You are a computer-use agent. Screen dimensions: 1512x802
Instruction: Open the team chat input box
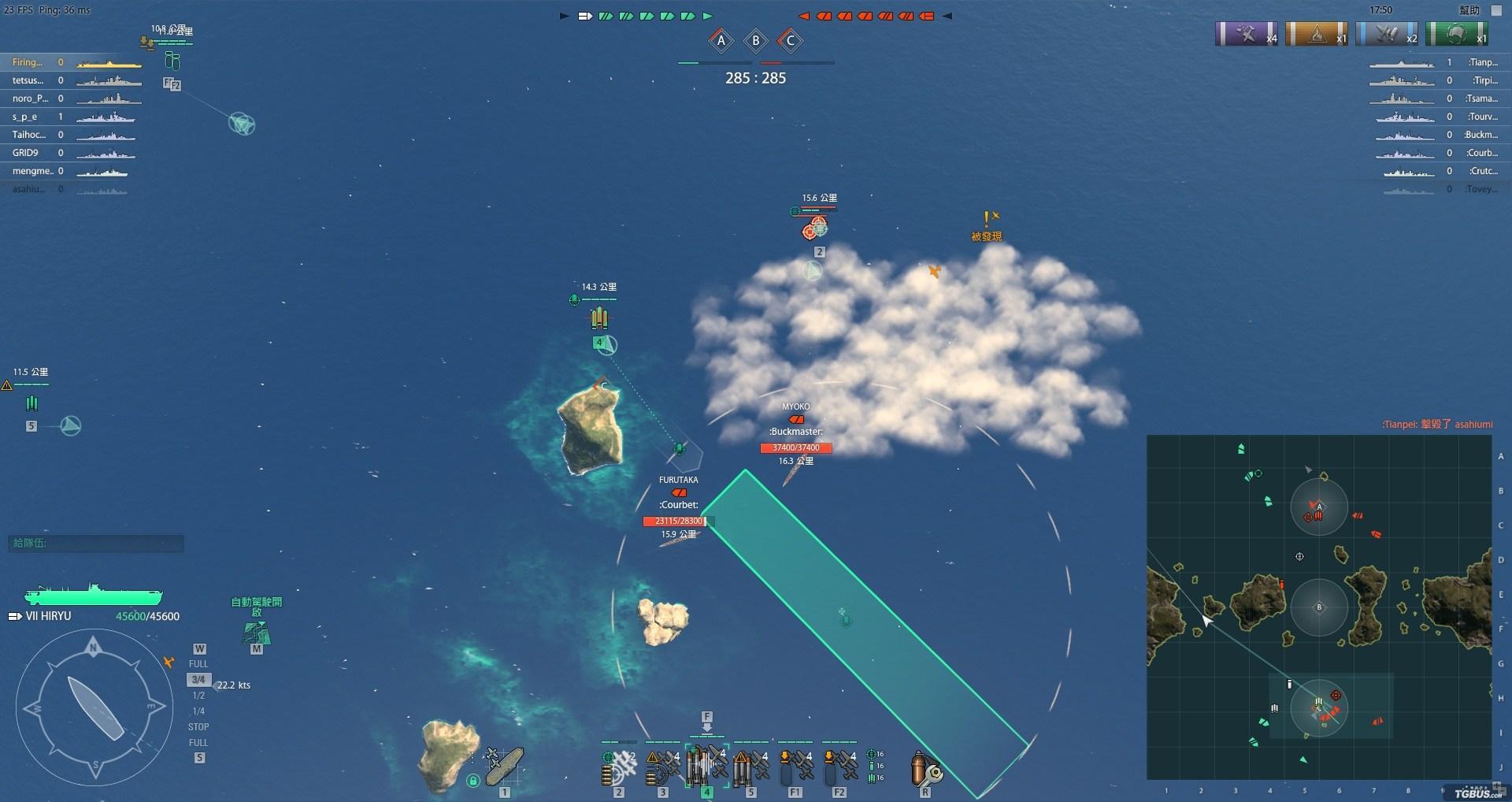(x=96, y=543)
